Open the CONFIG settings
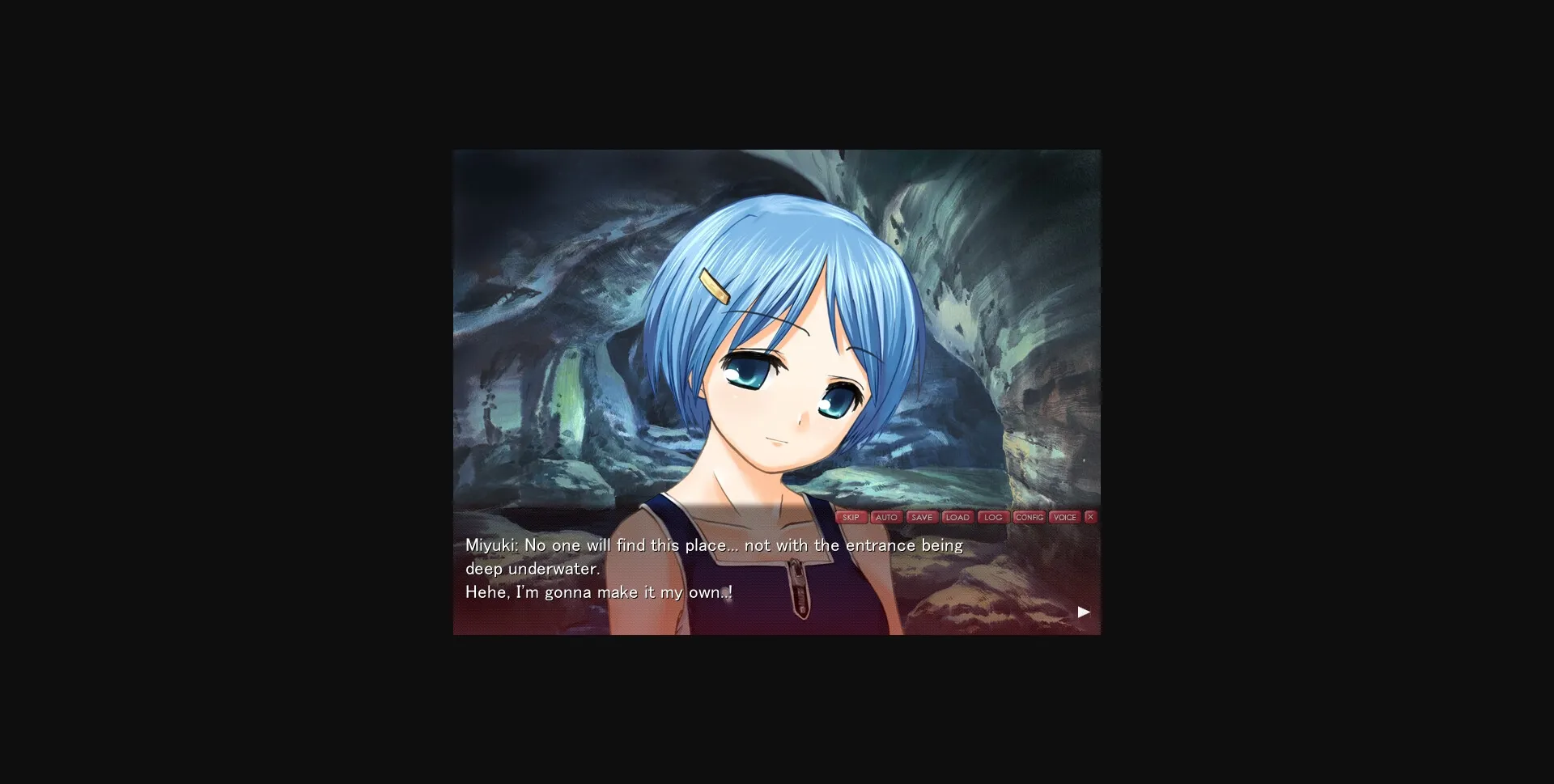The height and width of the screenshot is (784, 1554). (1030, 517)
